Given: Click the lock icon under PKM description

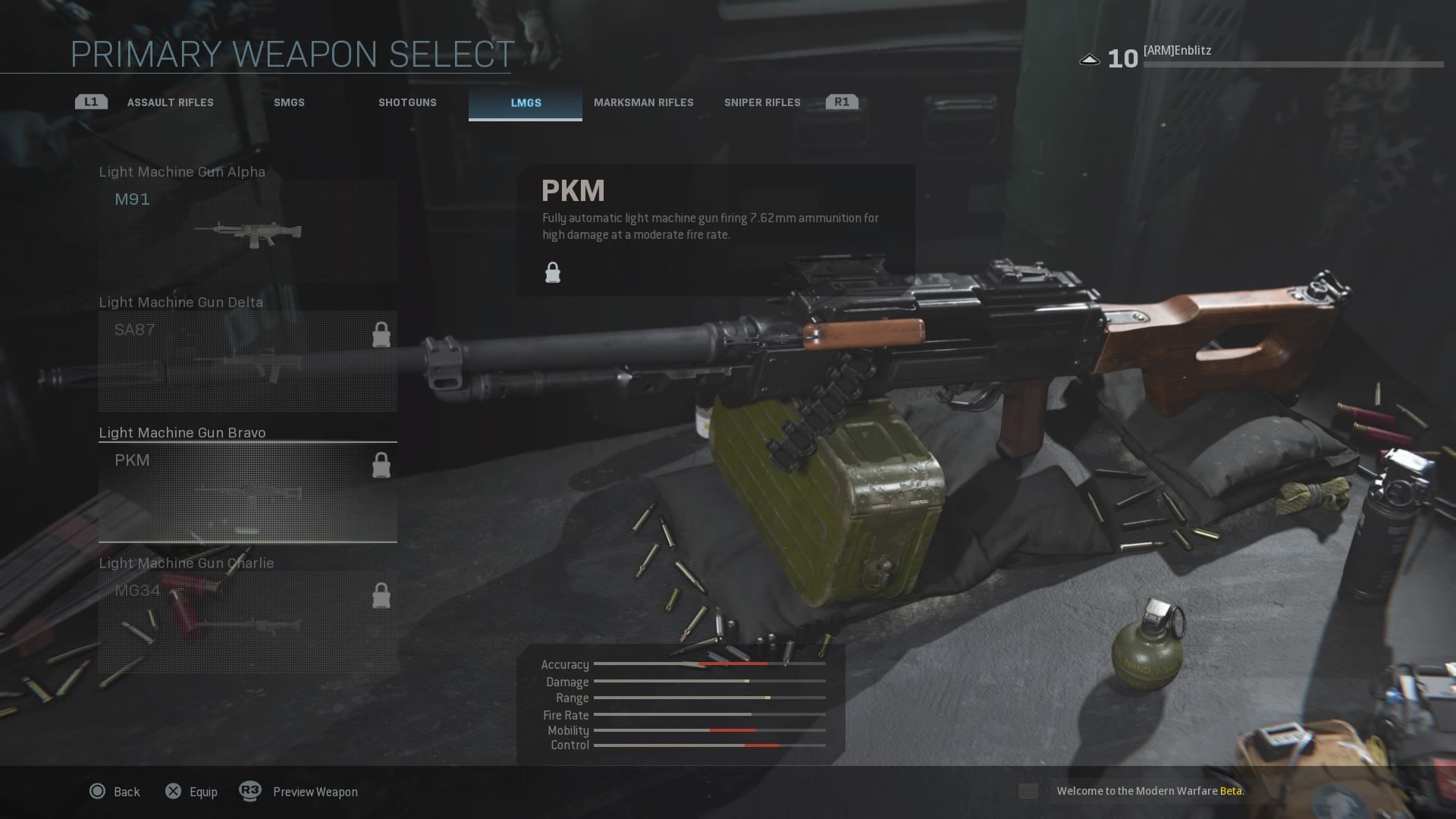Looking at the screenshot, I should click(552, 271).
